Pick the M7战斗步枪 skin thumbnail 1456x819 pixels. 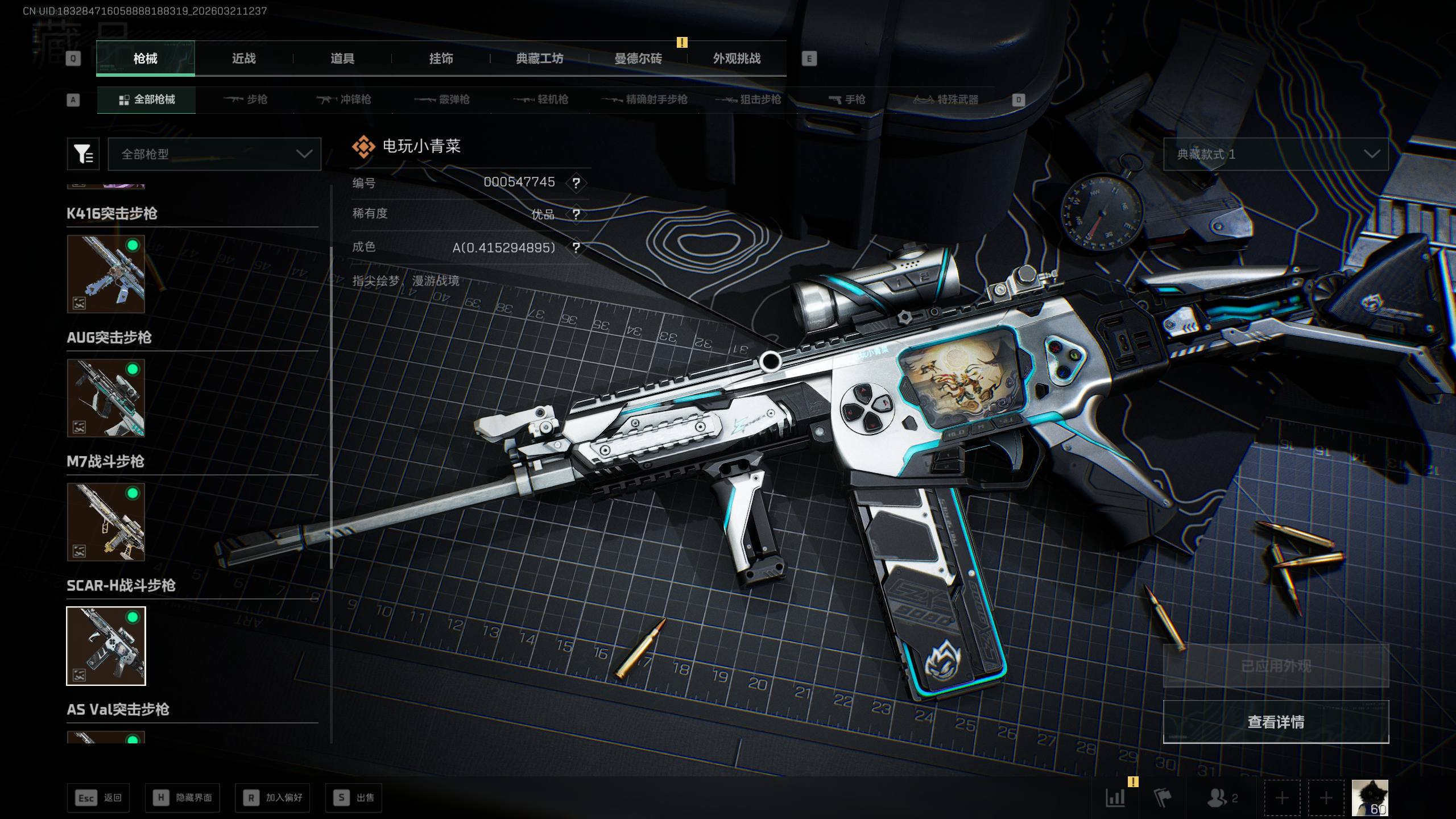click(106, 522)
